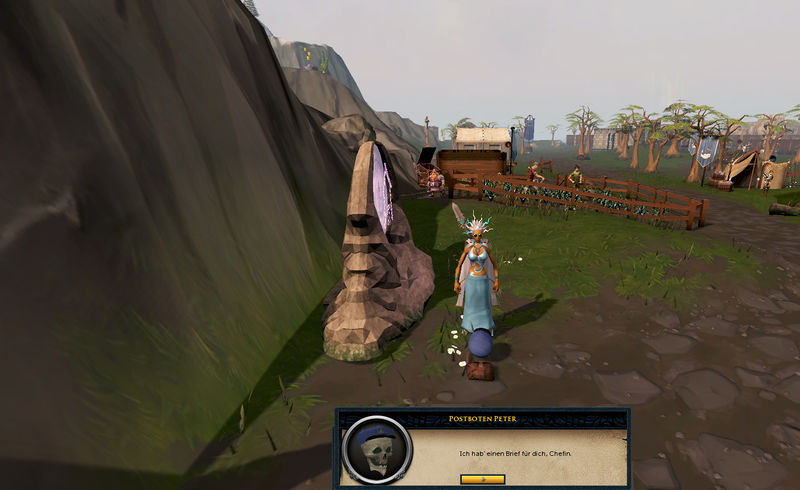The height and width of the screenshot is (490, 800).
Task: Continue the Postboten Peter dialogue
Action: click(x=482, y=479)
